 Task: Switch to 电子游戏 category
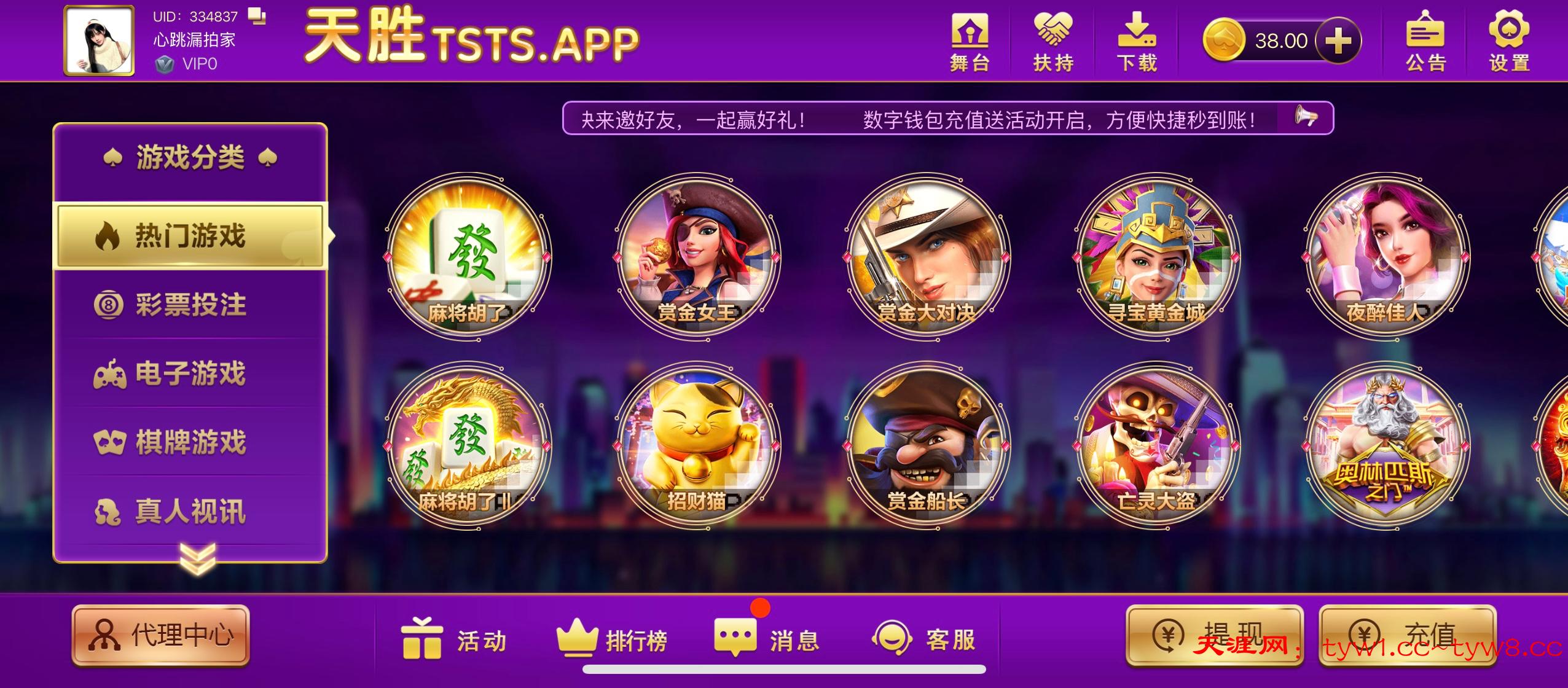point(190,374)
